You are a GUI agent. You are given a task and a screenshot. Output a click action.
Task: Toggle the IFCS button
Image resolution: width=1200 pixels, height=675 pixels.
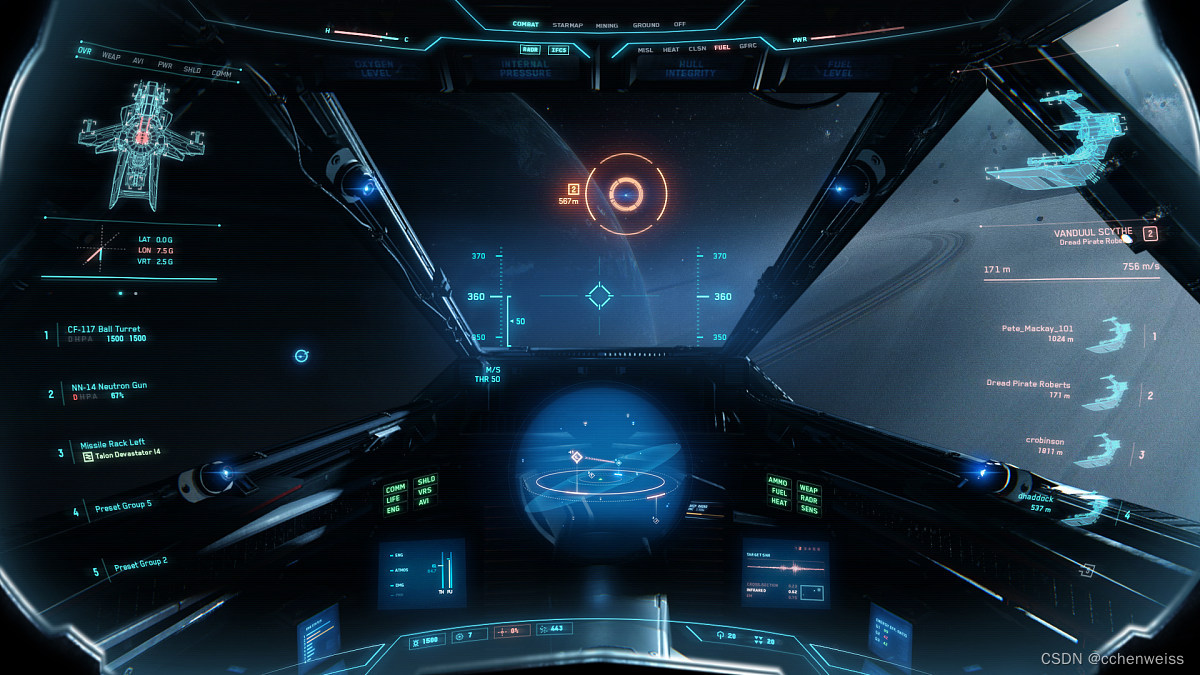click(559, 49)
